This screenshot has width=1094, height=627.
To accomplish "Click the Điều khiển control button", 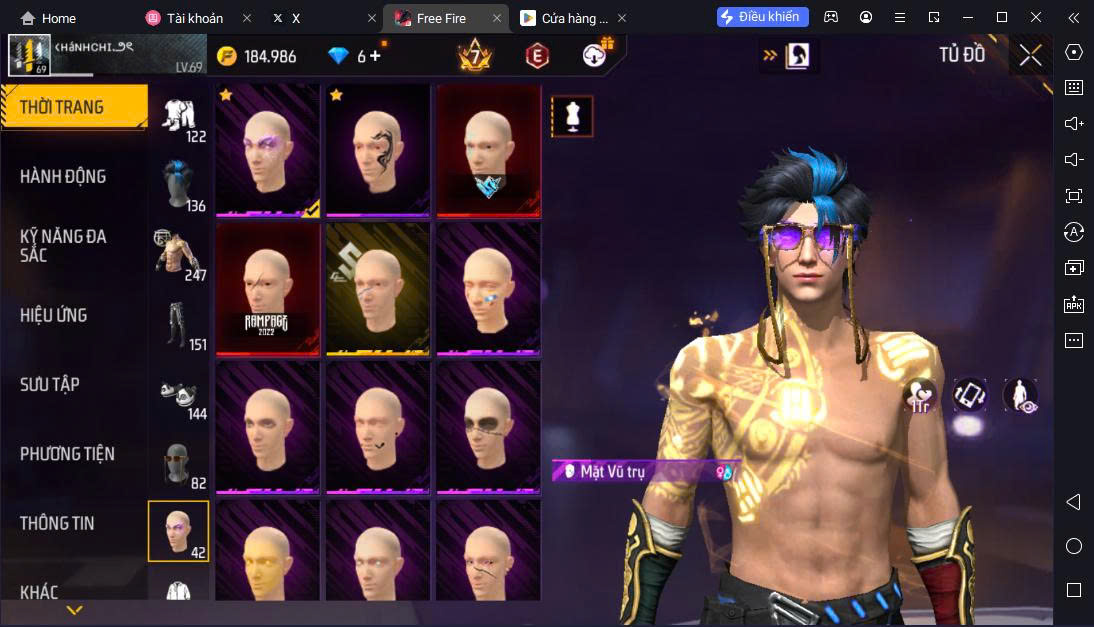I will point(762,17).
